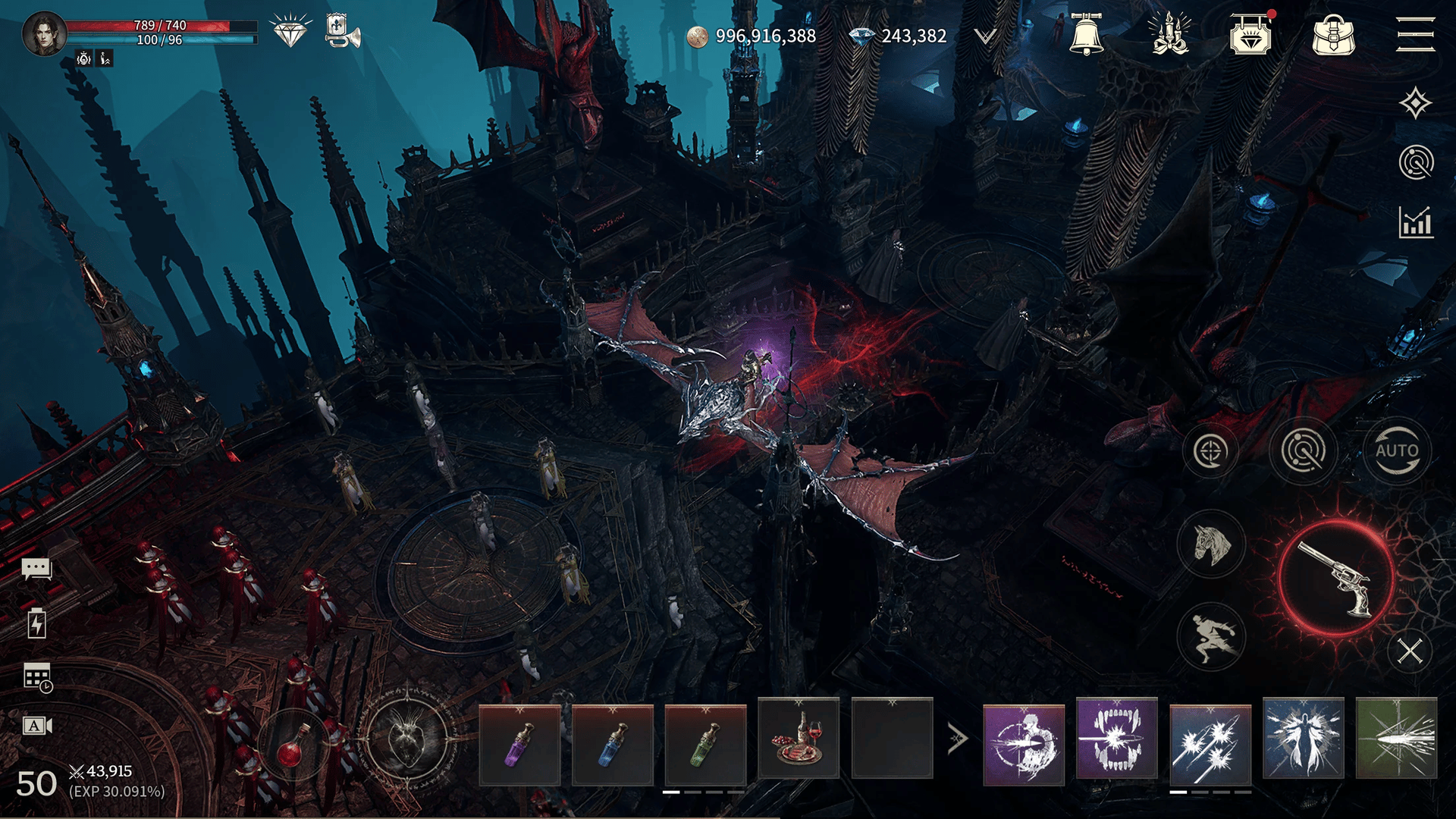The image size is (1456, 819).
Task: Click the portrait avatar of the character
Action: (45, 34)
